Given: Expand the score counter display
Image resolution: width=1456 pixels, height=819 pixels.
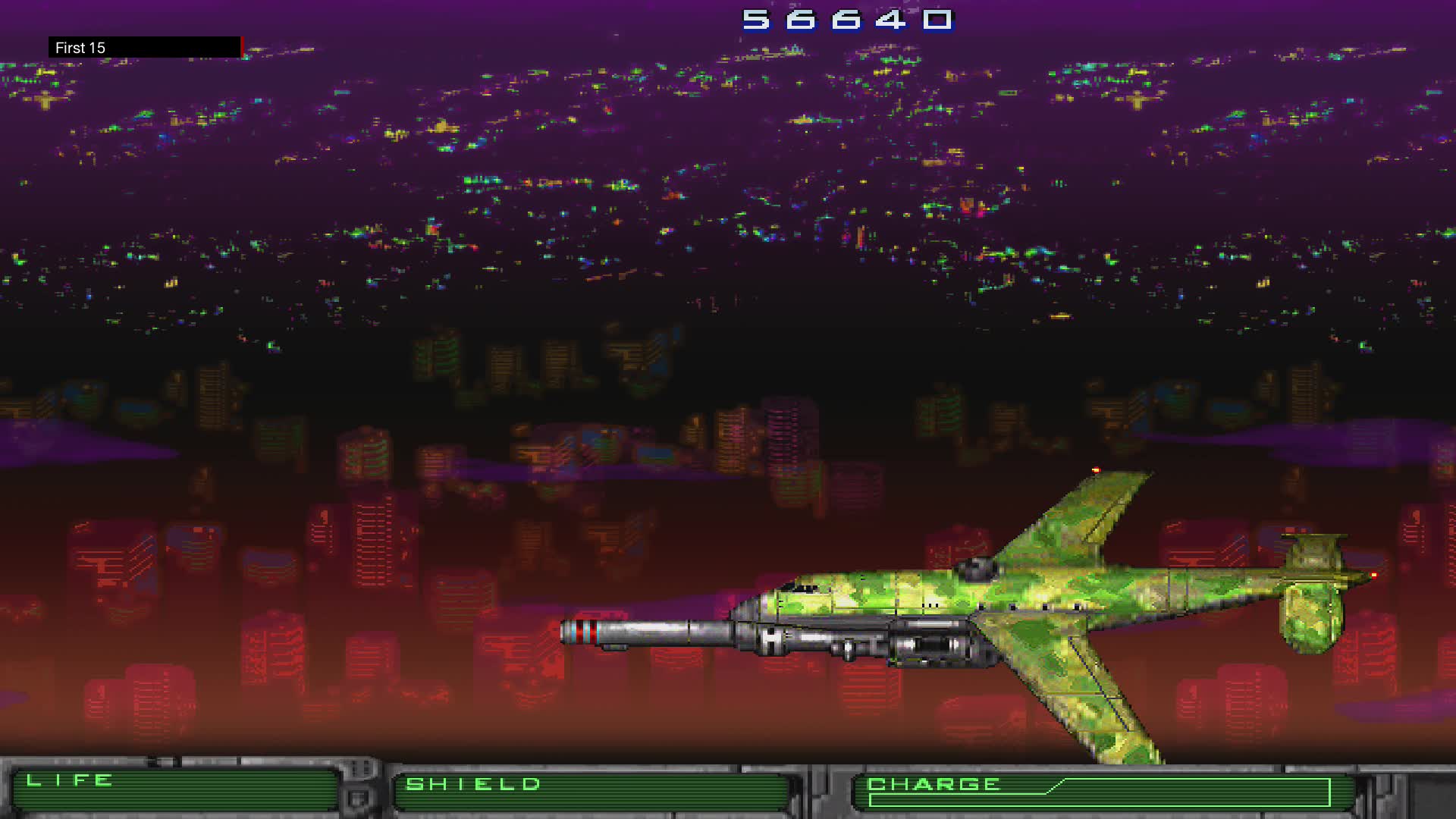Looking at the screenshot, I should point(844,20).
